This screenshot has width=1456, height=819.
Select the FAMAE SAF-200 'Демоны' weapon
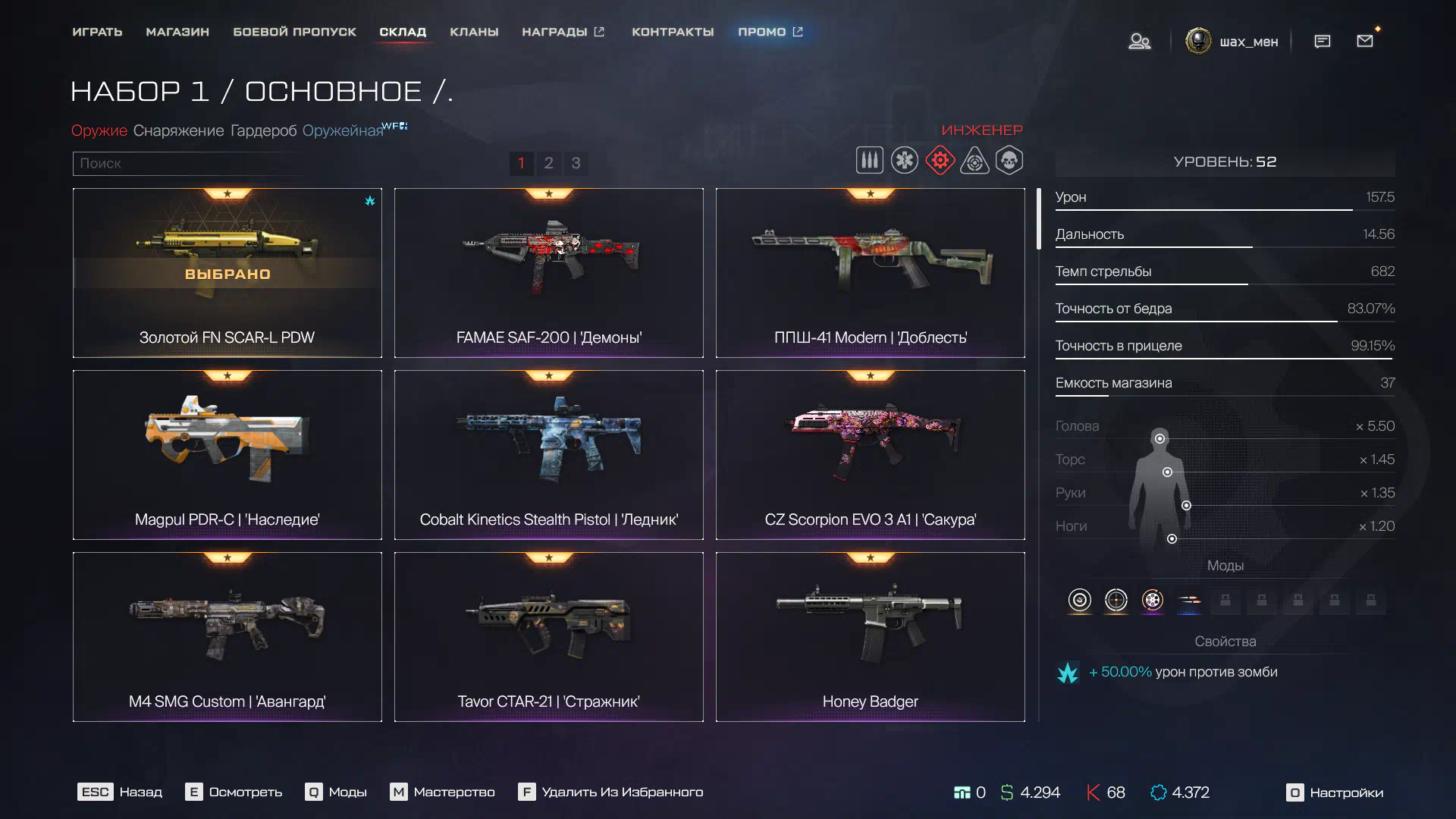click(548, 273)
